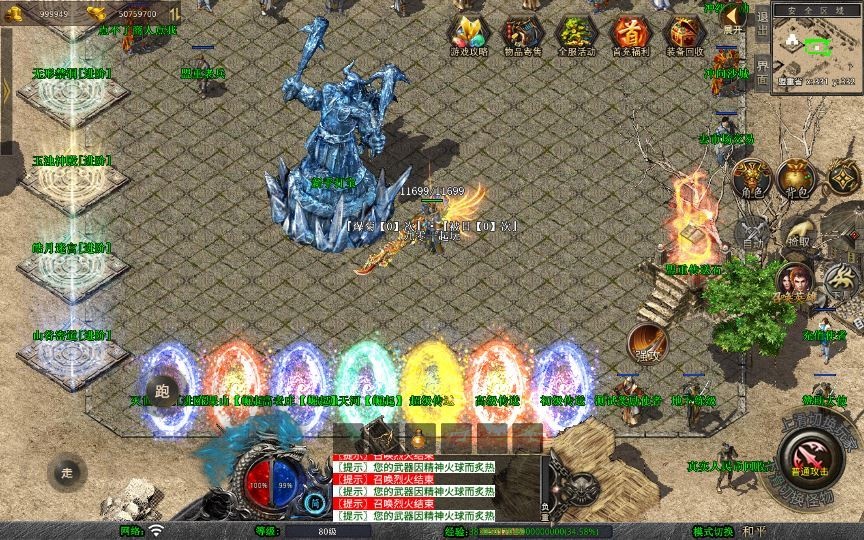Click the 界面 interface tab
The height and width of the screenshot is (540, 864).
click(x=762, y=70)
